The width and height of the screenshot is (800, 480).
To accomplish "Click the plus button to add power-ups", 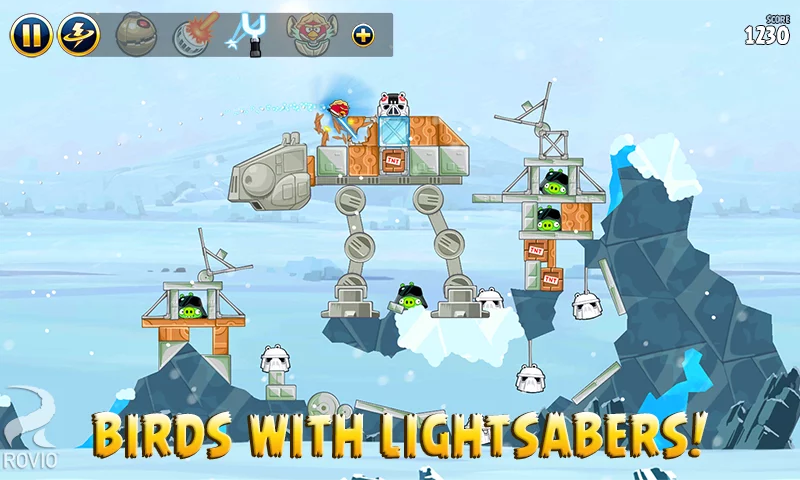I will click(363, 36).
